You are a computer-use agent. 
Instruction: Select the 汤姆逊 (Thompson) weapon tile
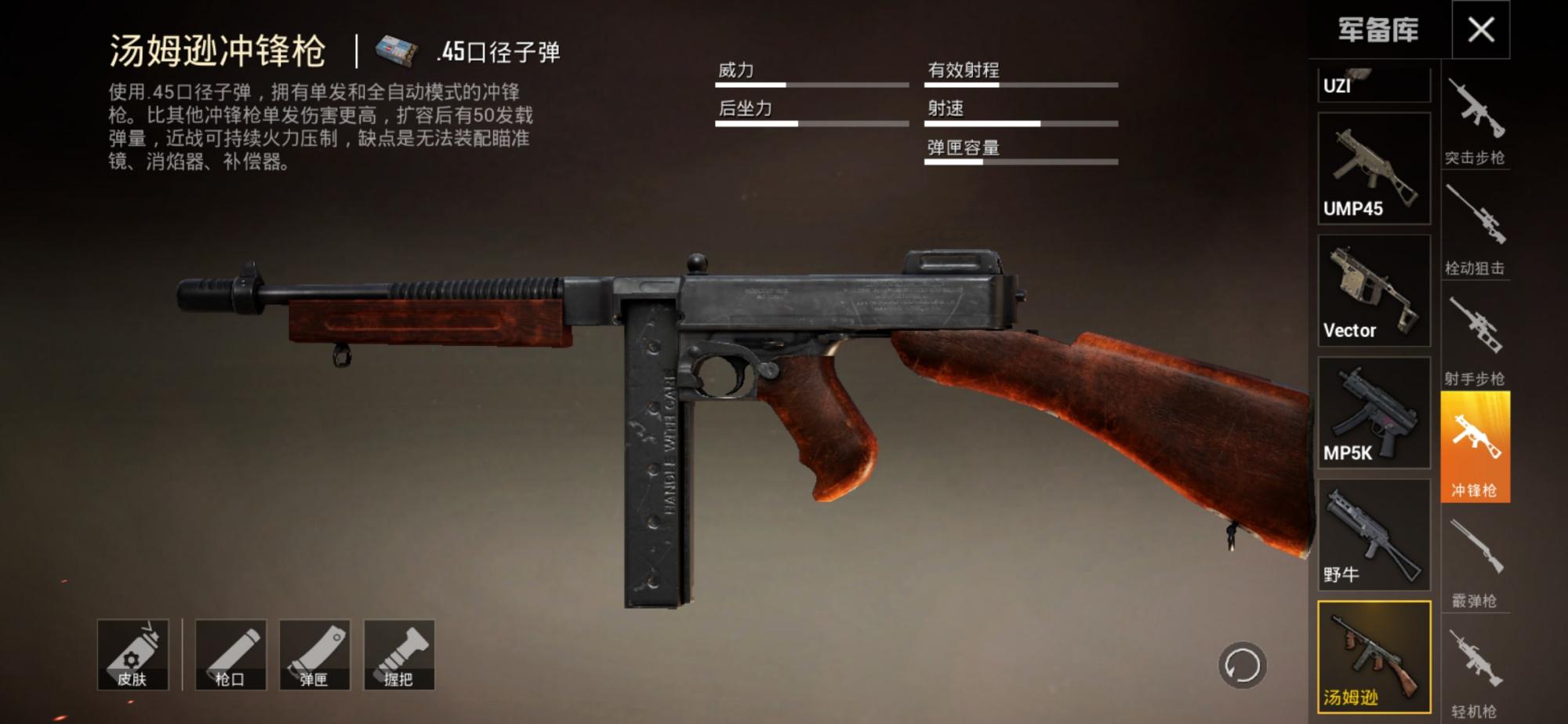[1374, 657]
